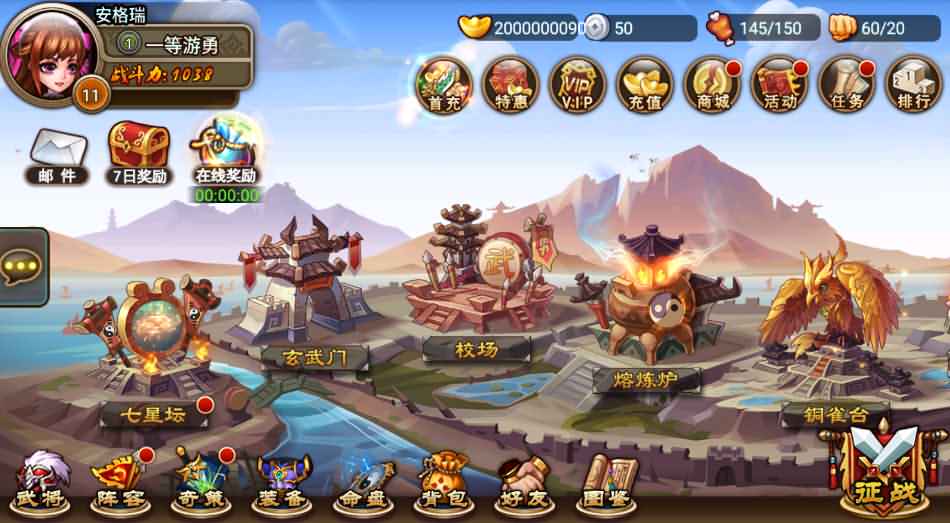Image resolution: width=950 pixels, height=523 pixels.
Task: View the player avatar portrait
Action: tap(44, 50)
